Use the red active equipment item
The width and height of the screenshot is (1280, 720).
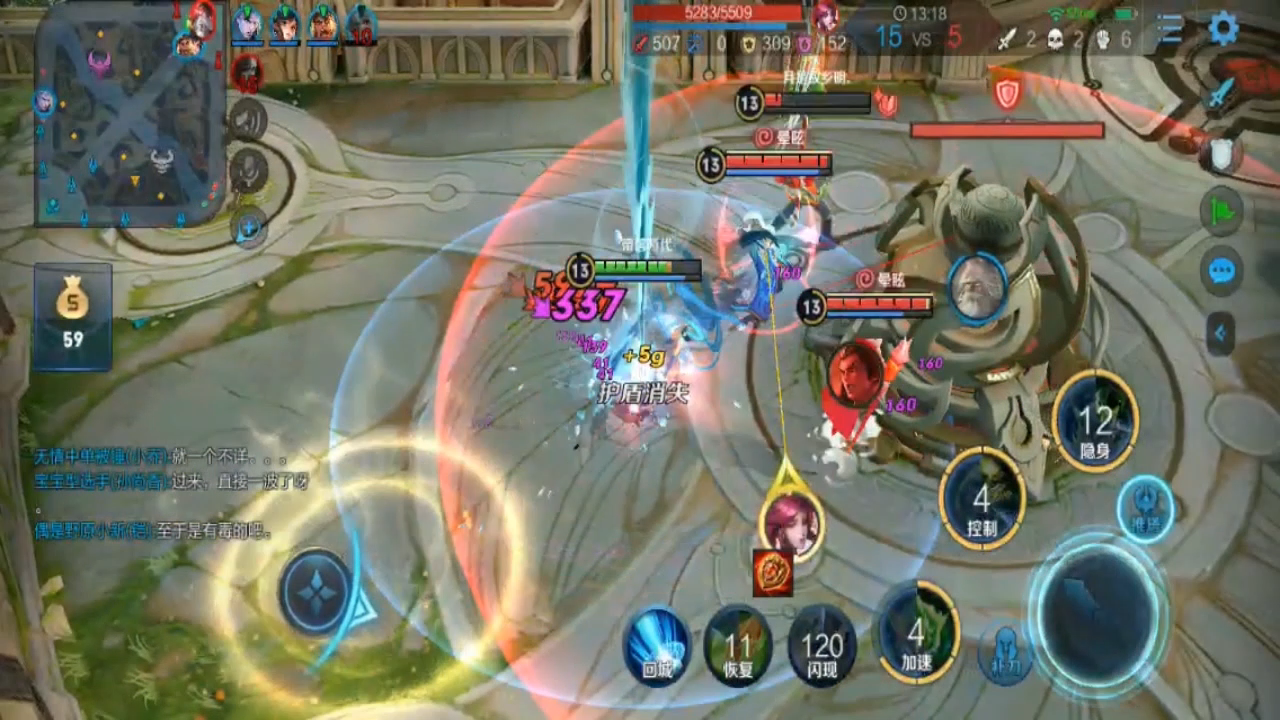[773, 572]
